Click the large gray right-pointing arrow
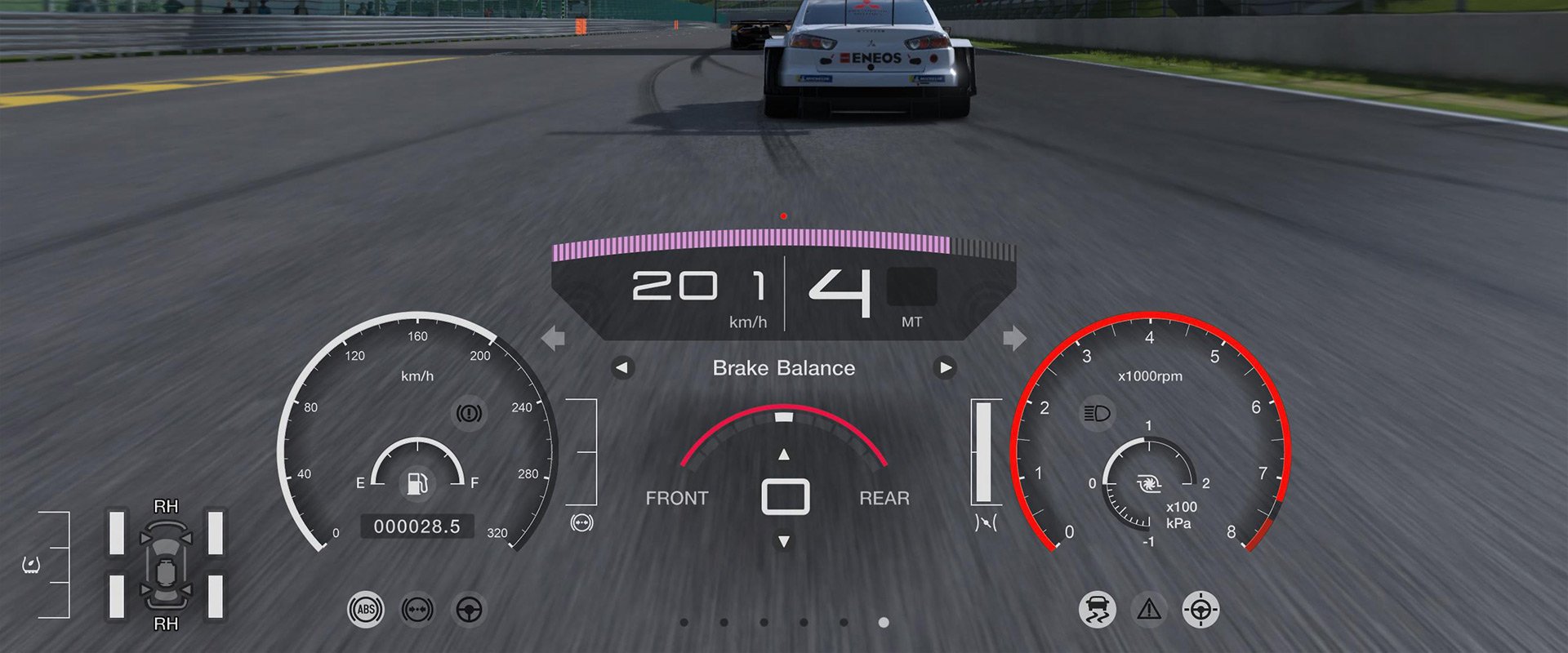Screen dimensions: 1568x653 [1014, 337]
